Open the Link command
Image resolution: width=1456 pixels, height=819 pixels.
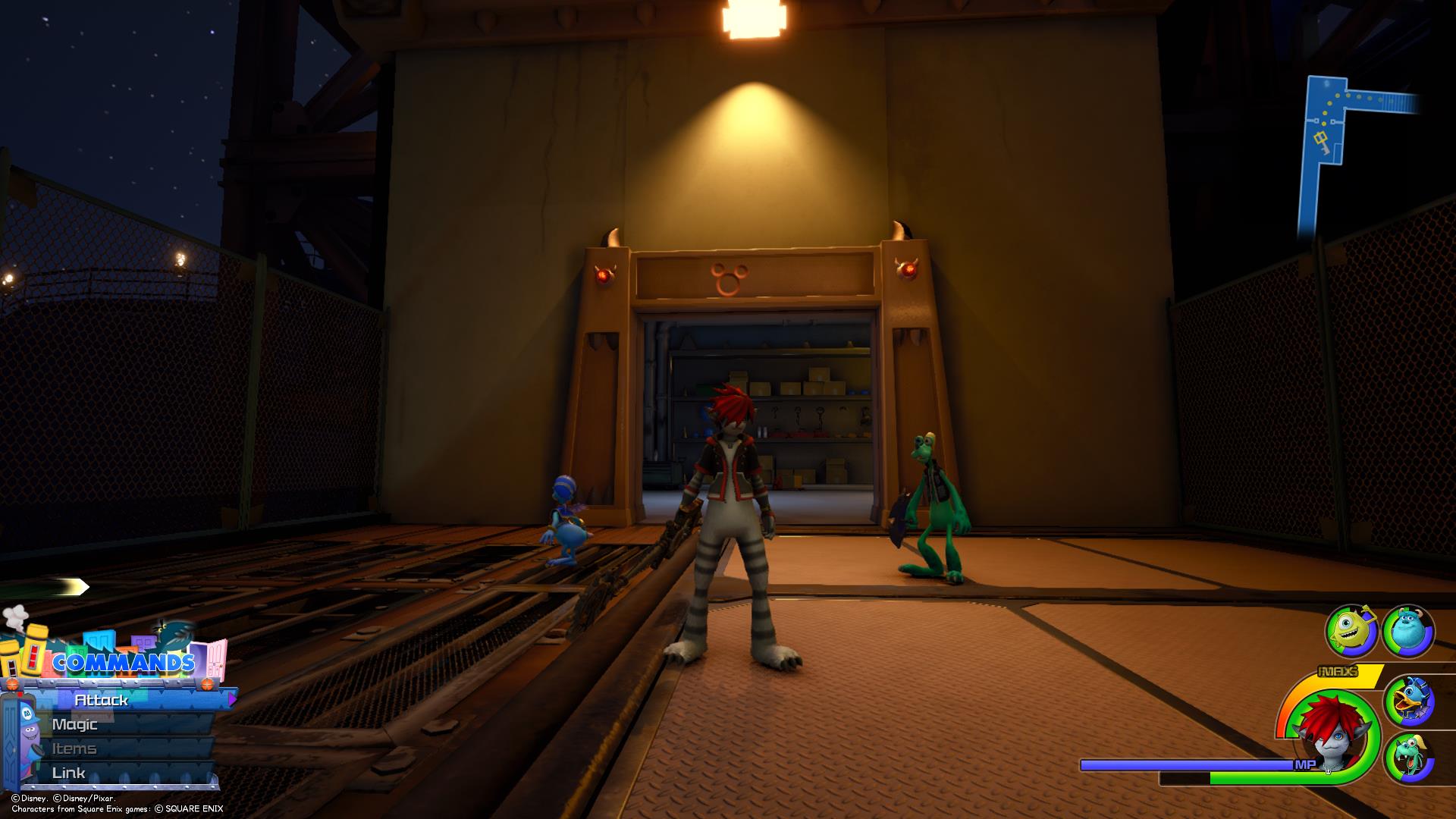tap(68, 773)
